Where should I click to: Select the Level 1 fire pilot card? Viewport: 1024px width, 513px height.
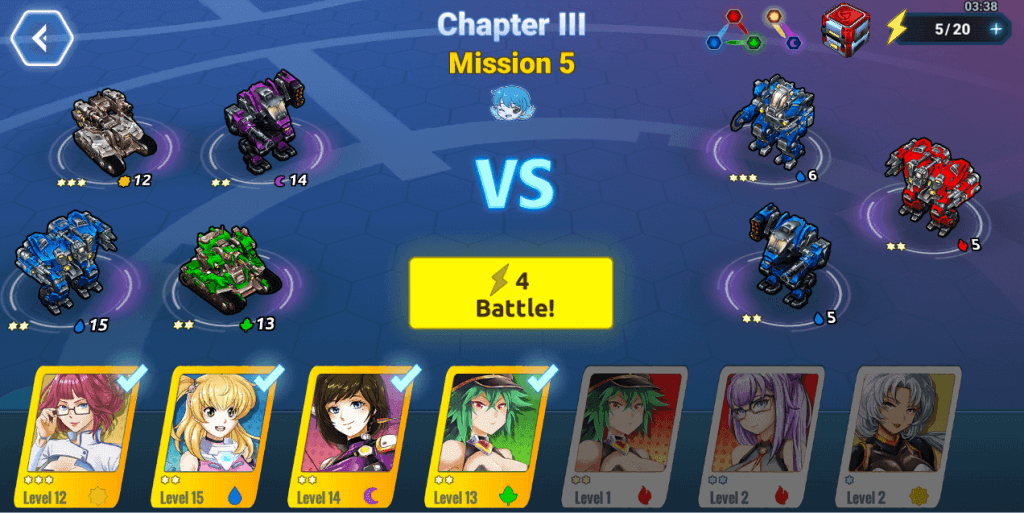(632, 436)
